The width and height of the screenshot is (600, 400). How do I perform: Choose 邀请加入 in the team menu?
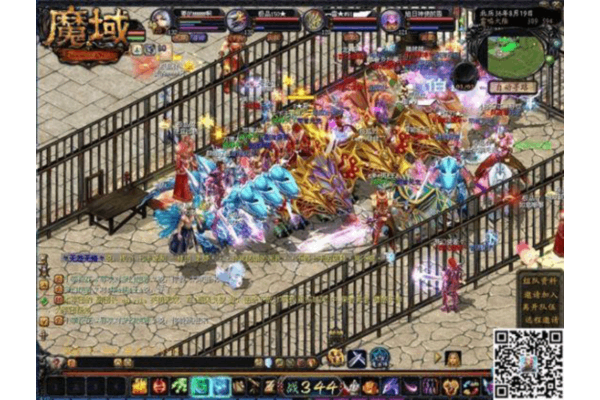(540, 286)
